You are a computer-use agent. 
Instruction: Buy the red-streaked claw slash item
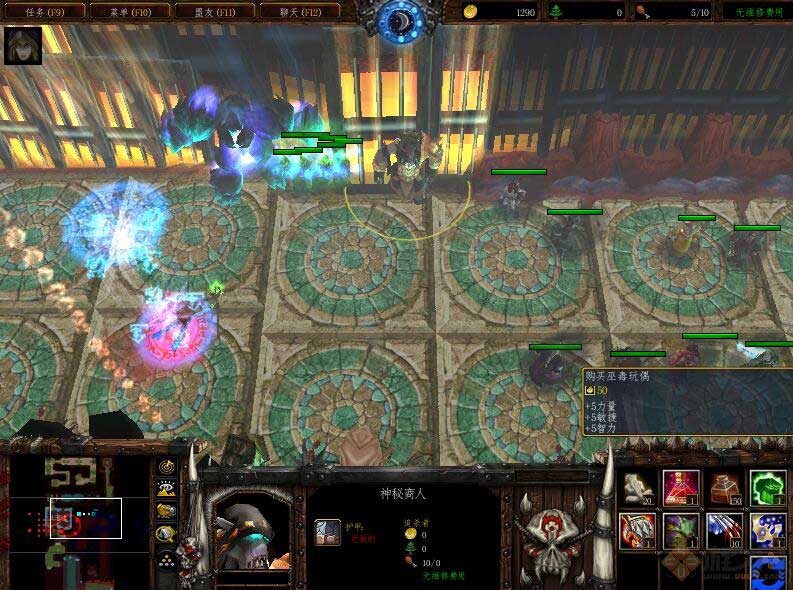point(724,530)
